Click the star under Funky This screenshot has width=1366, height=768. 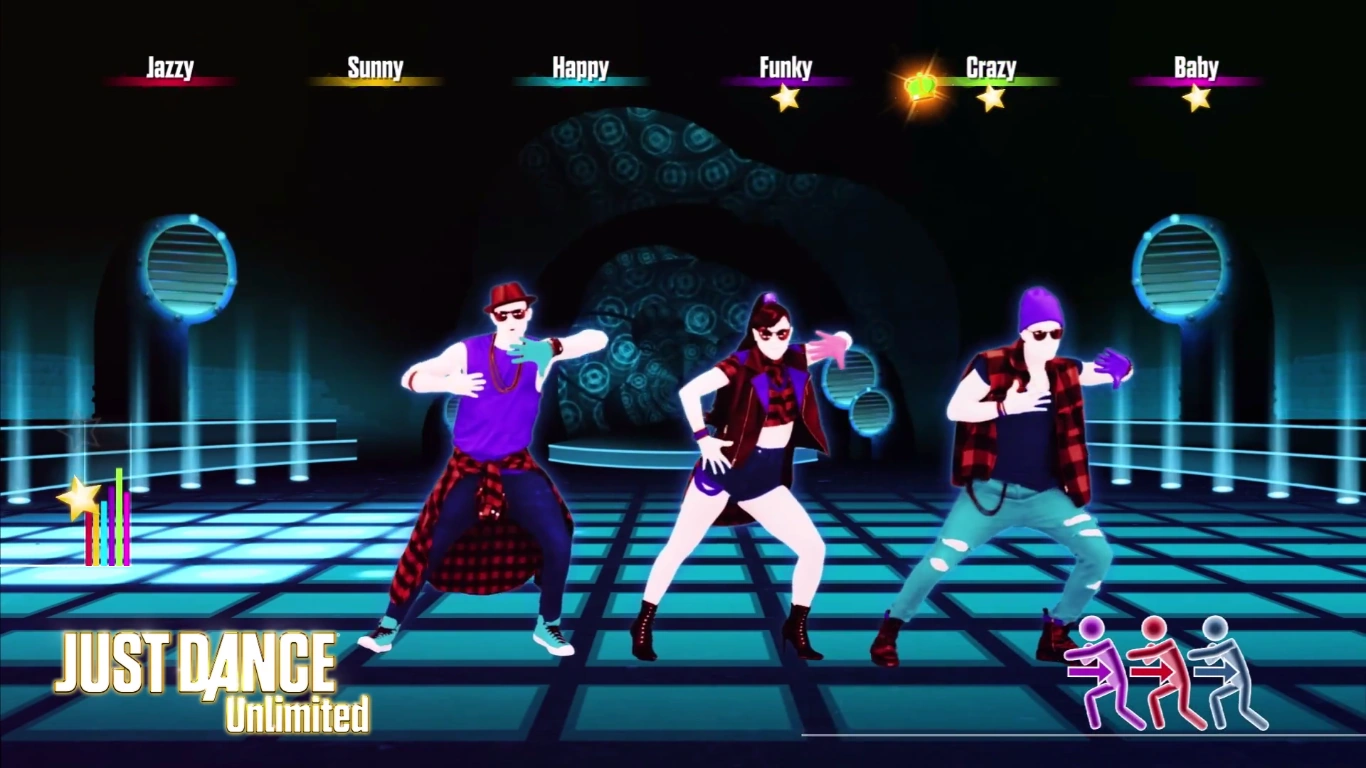click(788, 97)
